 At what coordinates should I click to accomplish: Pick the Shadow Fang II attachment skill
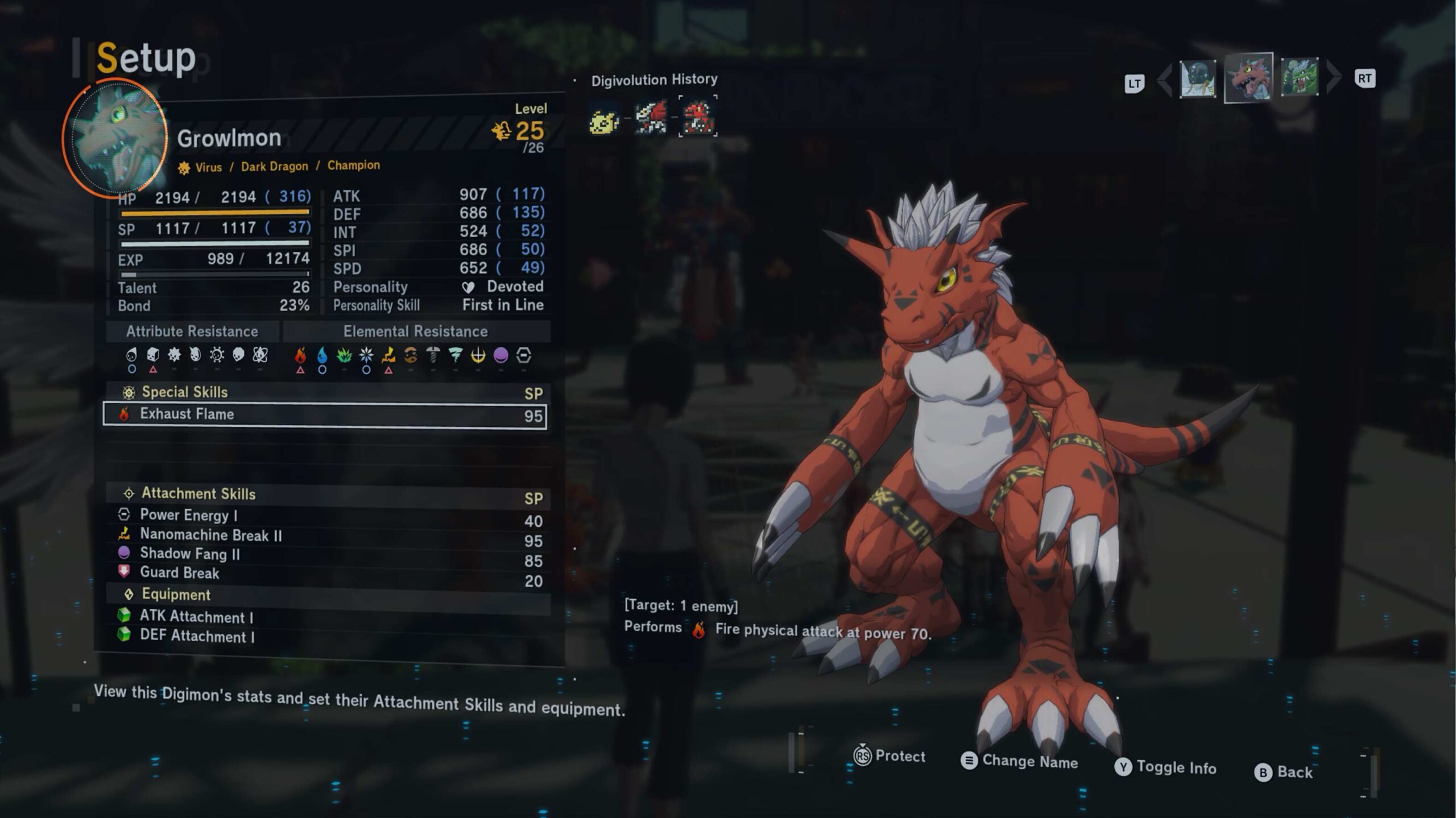click(x=324, y=554)
